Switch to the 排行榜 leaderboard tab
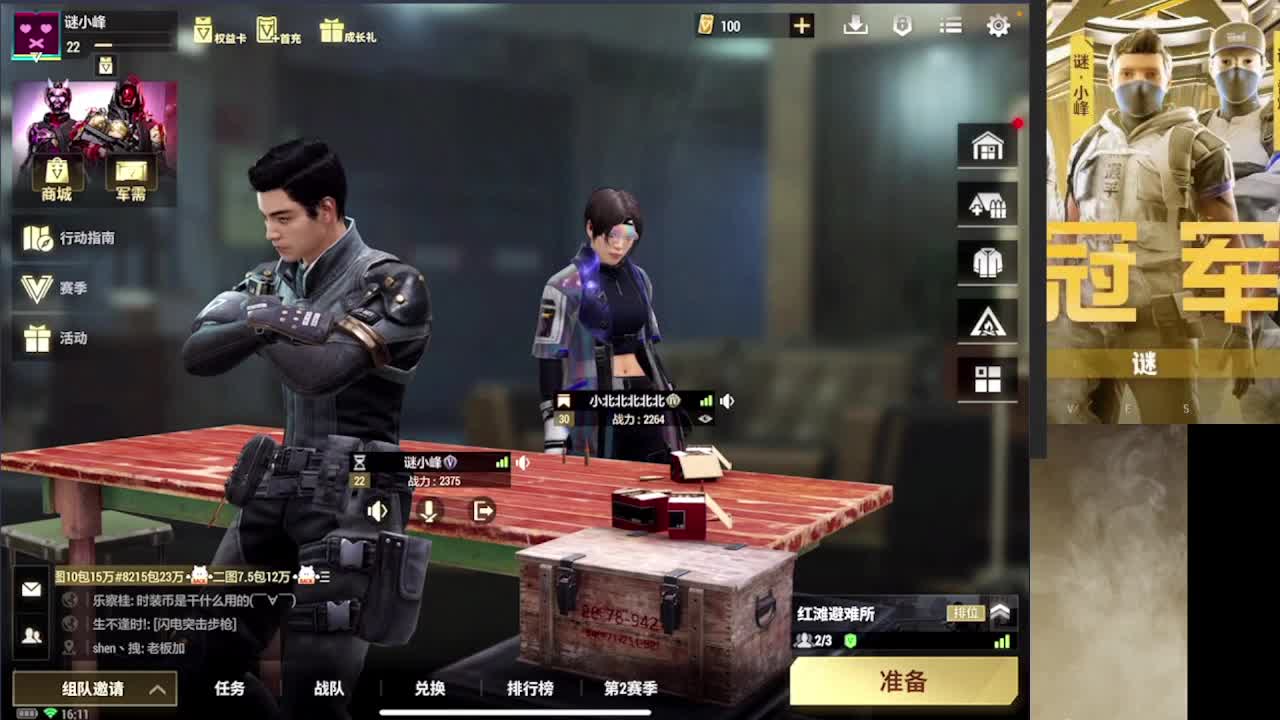 tap(529, 689)
